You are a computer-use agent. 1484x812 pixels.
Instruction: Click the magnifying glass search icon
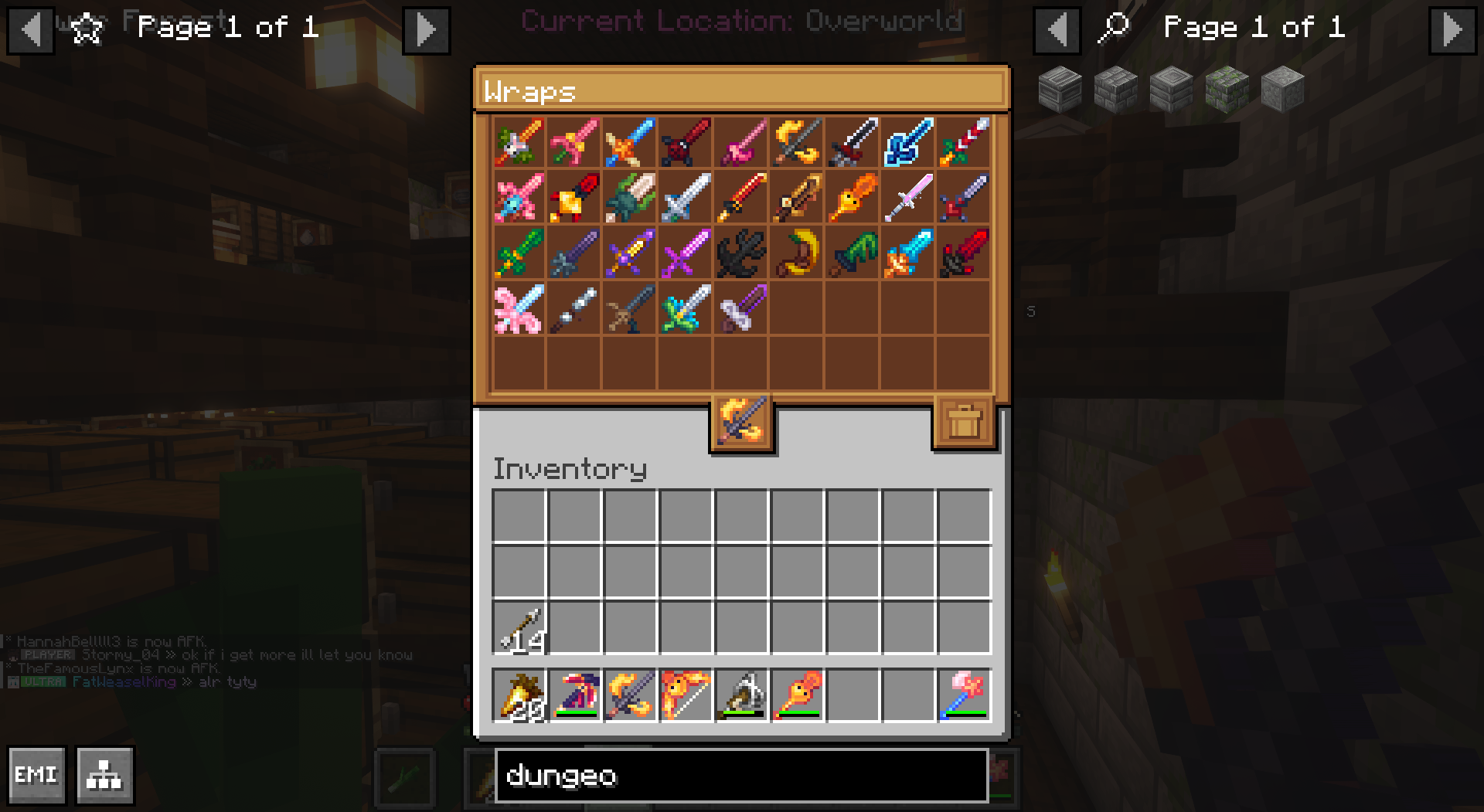[x=1114, y=29]
